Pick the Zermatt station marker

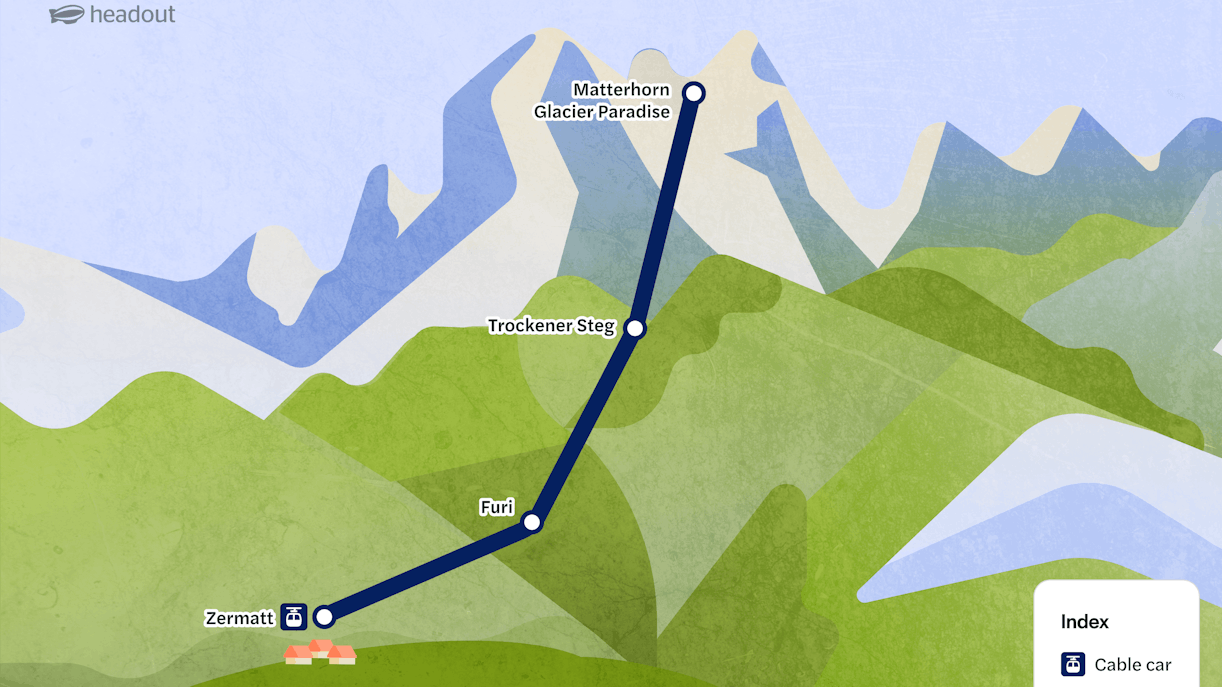click(x=323, y=616)
